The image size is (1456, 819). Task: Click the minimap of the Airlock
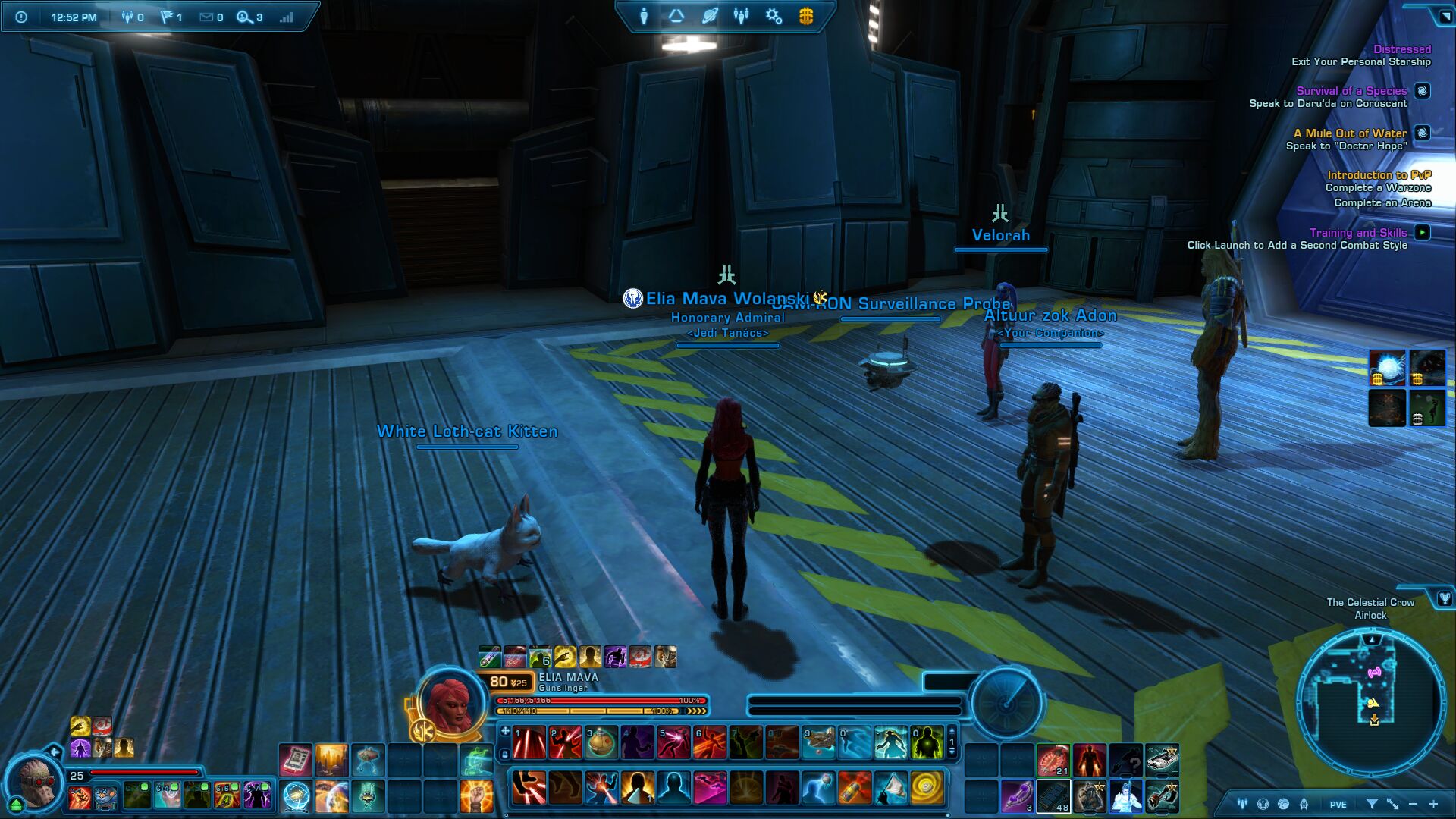pos(1370,697)
